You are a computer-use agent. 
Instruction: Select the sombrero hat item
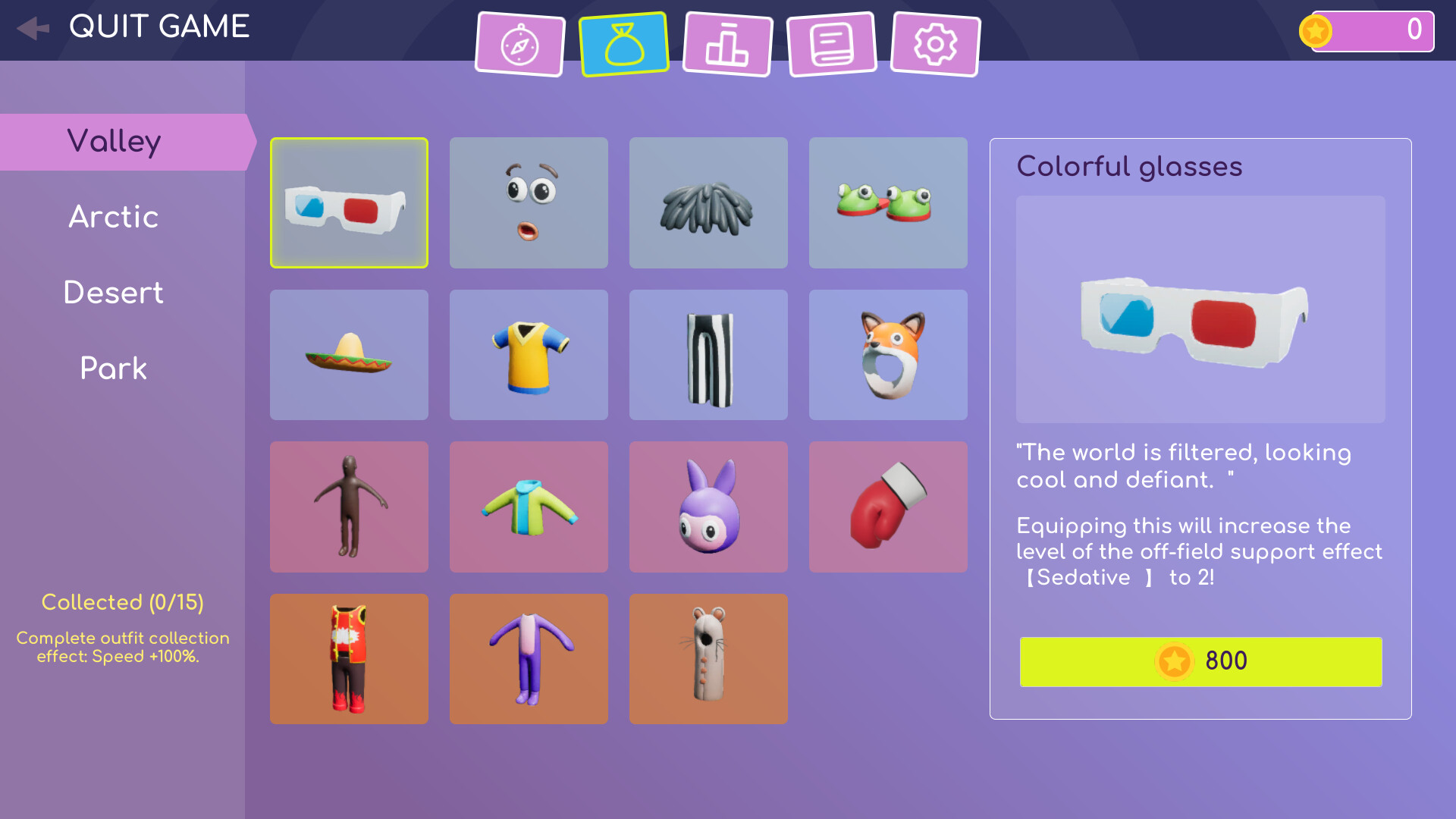point(349,354)
